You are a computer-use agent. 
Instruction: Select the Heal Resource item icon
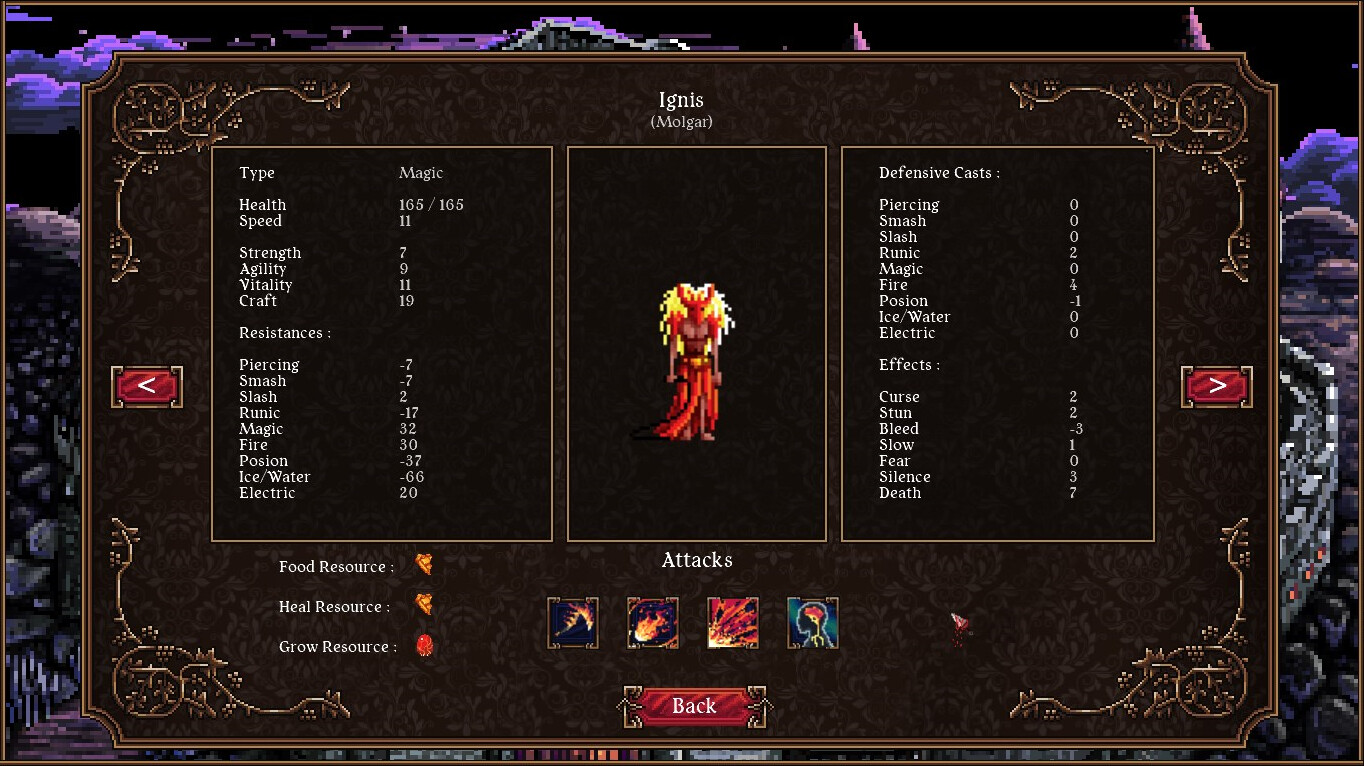coord(424,605)
